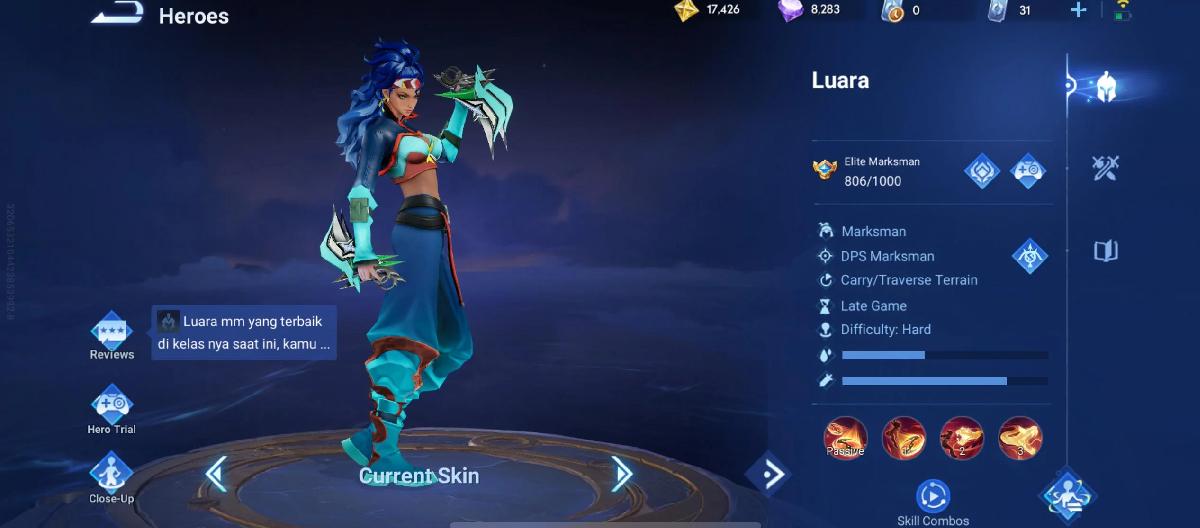Open the role details diamond icon
This screenshot has height=528, width=1200.
1029,256
